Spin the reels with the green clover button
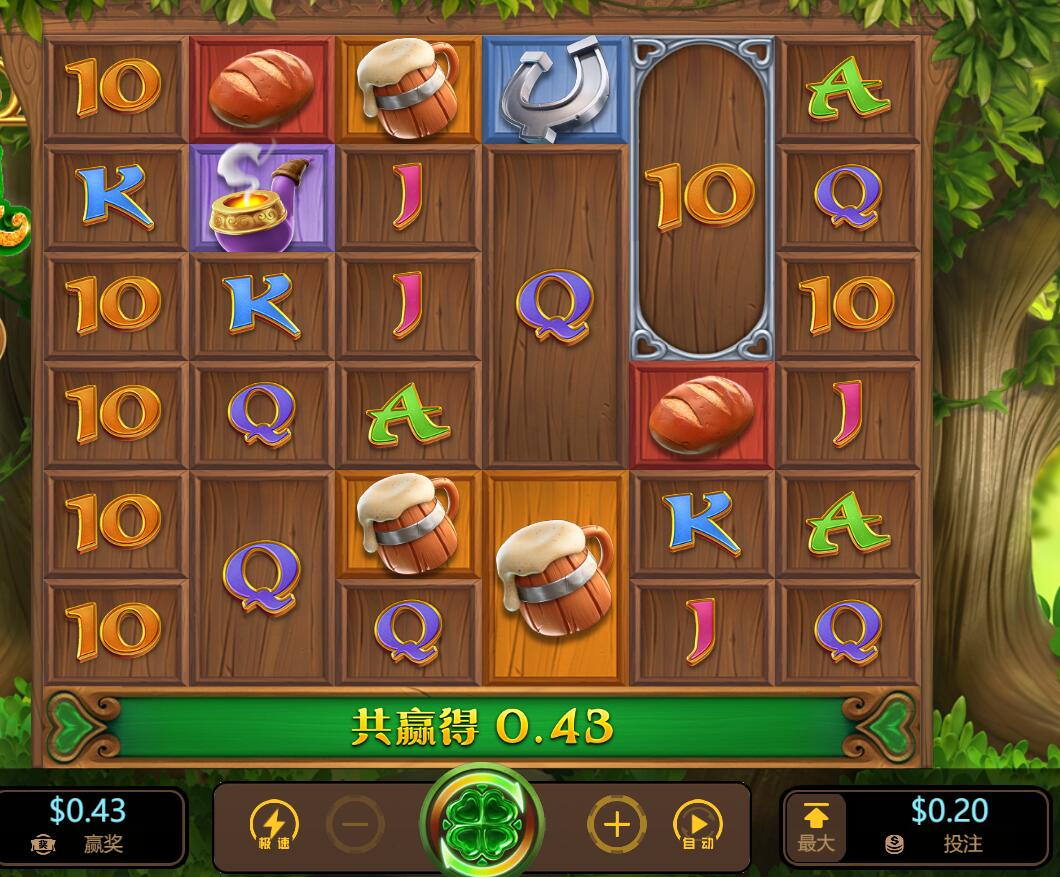The image size is (1060, 877). (x=483, y=823)
